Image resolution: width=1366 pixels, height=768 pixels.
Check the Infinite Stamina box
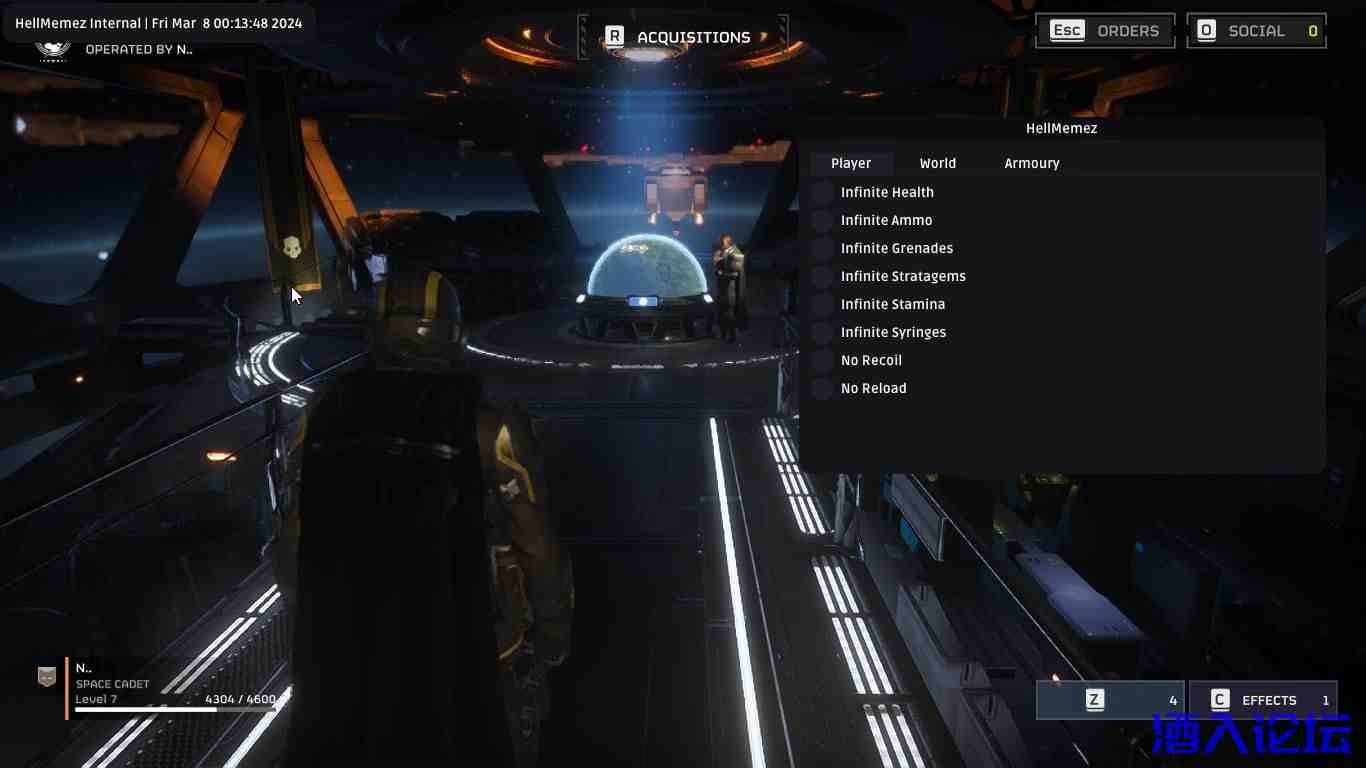(x=823, y=304)
